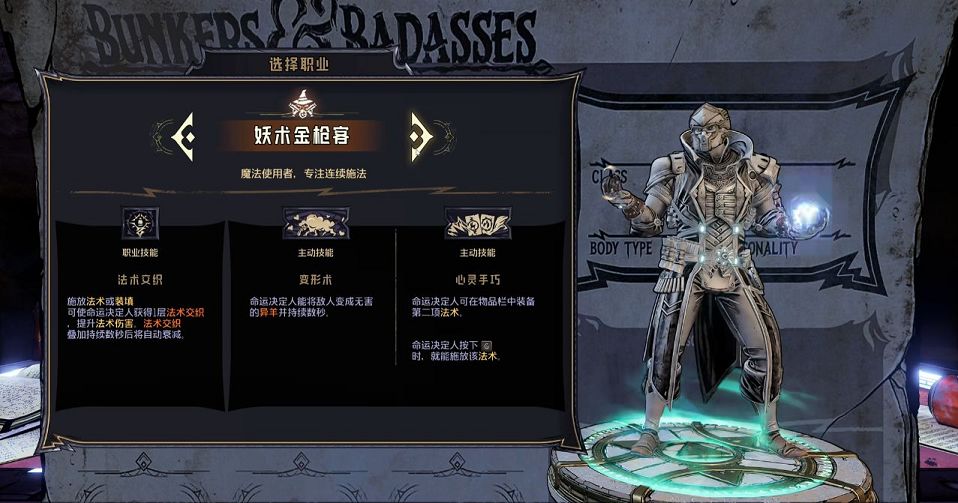Click the 法术交织 class feat icon
Viewport: 958px width, 503px height.
(x=139, y=223)
